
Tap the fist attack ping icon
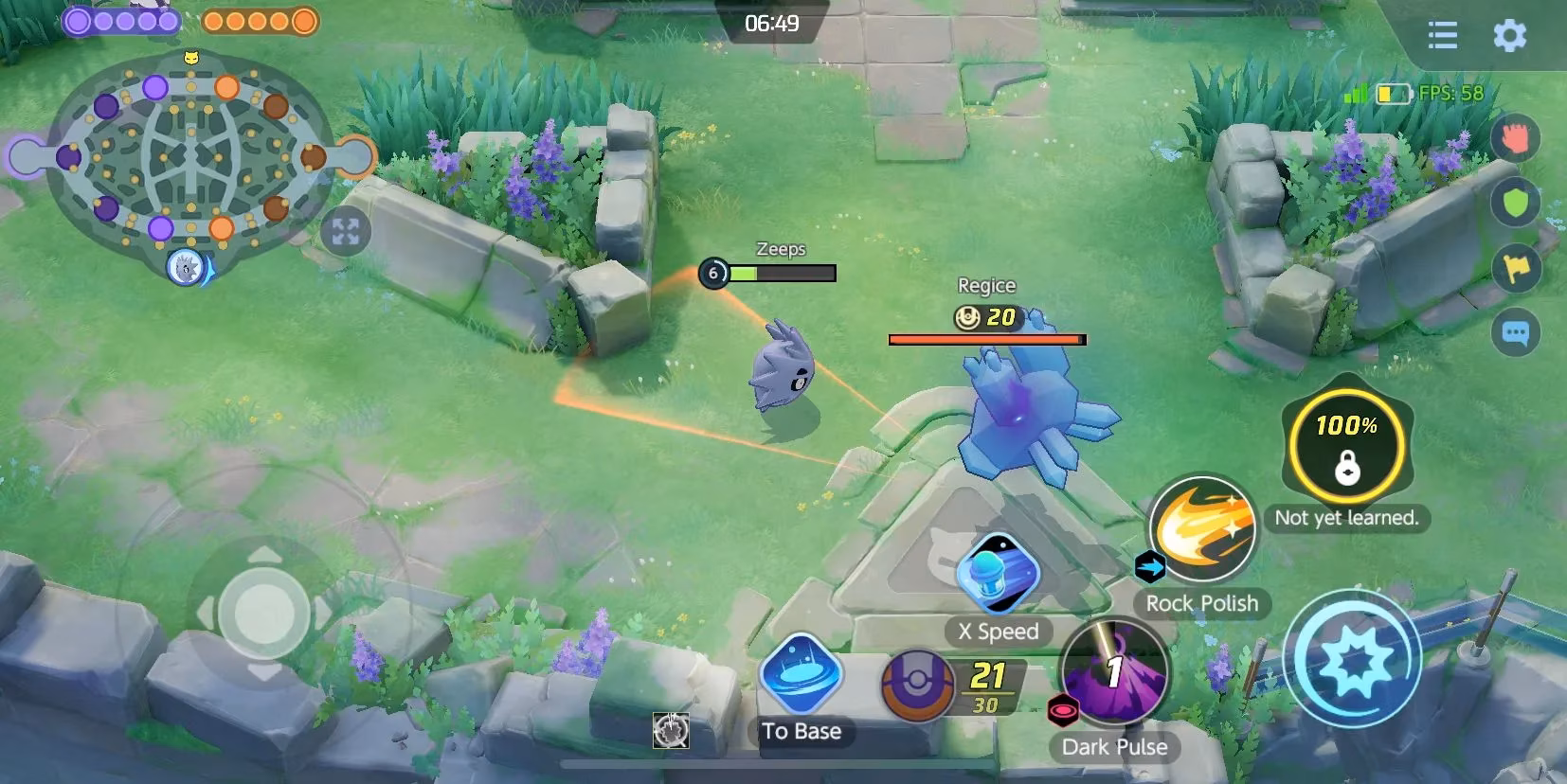click(x=1516, y=138)
